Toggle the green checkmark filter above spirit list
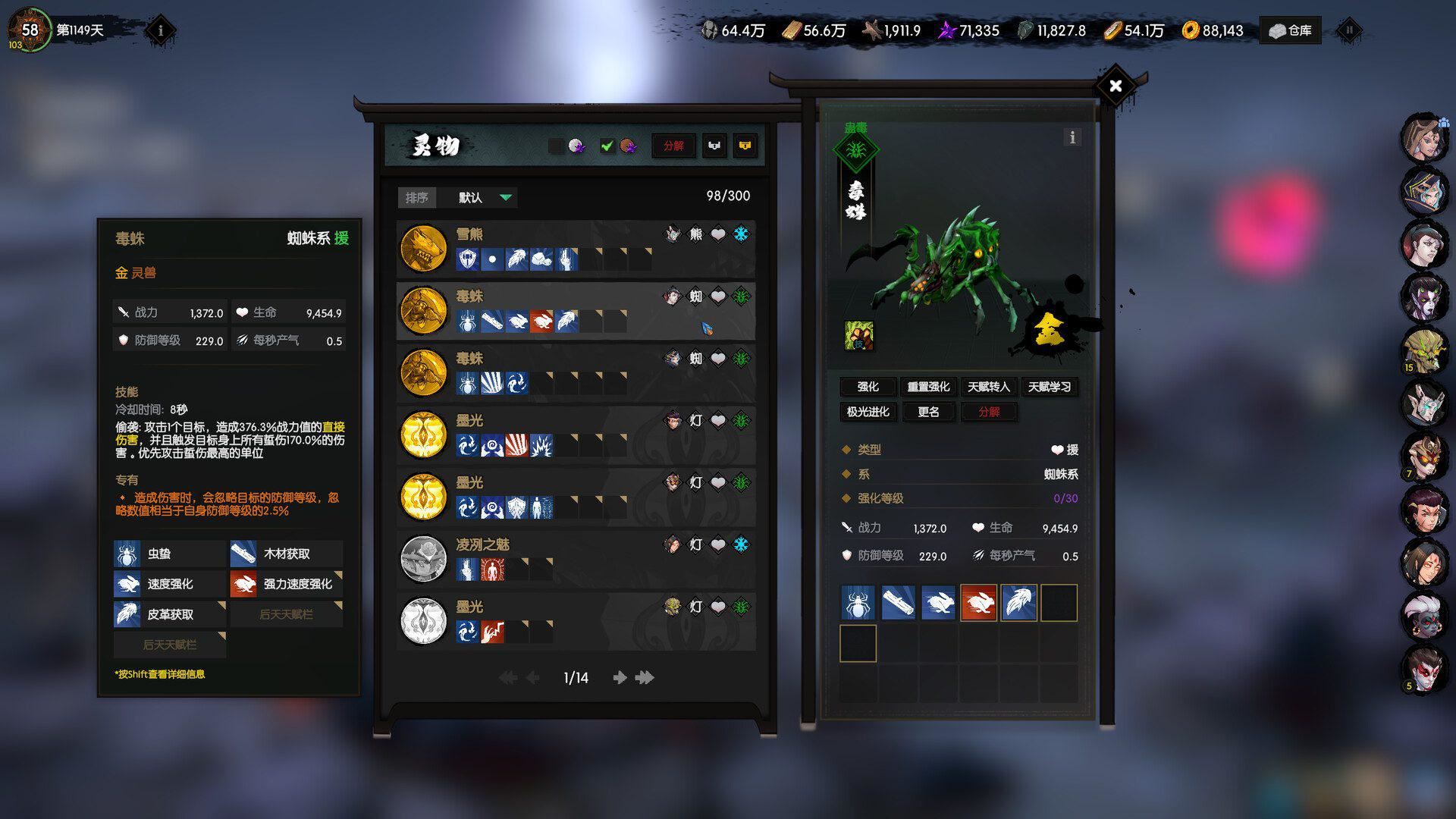Screen dimensions: 1456x819 pos(606,146)
